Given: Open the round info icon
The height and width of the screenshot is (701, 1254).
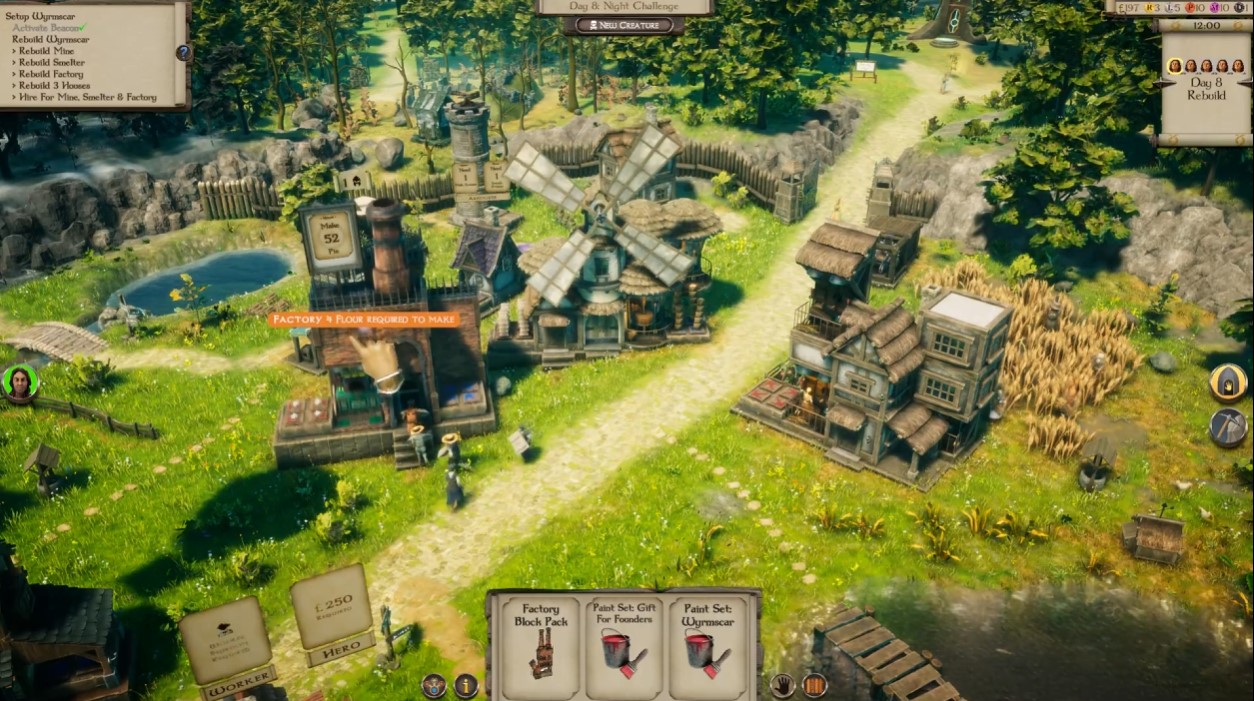Looking at the screenshot, I should point(466,685).
